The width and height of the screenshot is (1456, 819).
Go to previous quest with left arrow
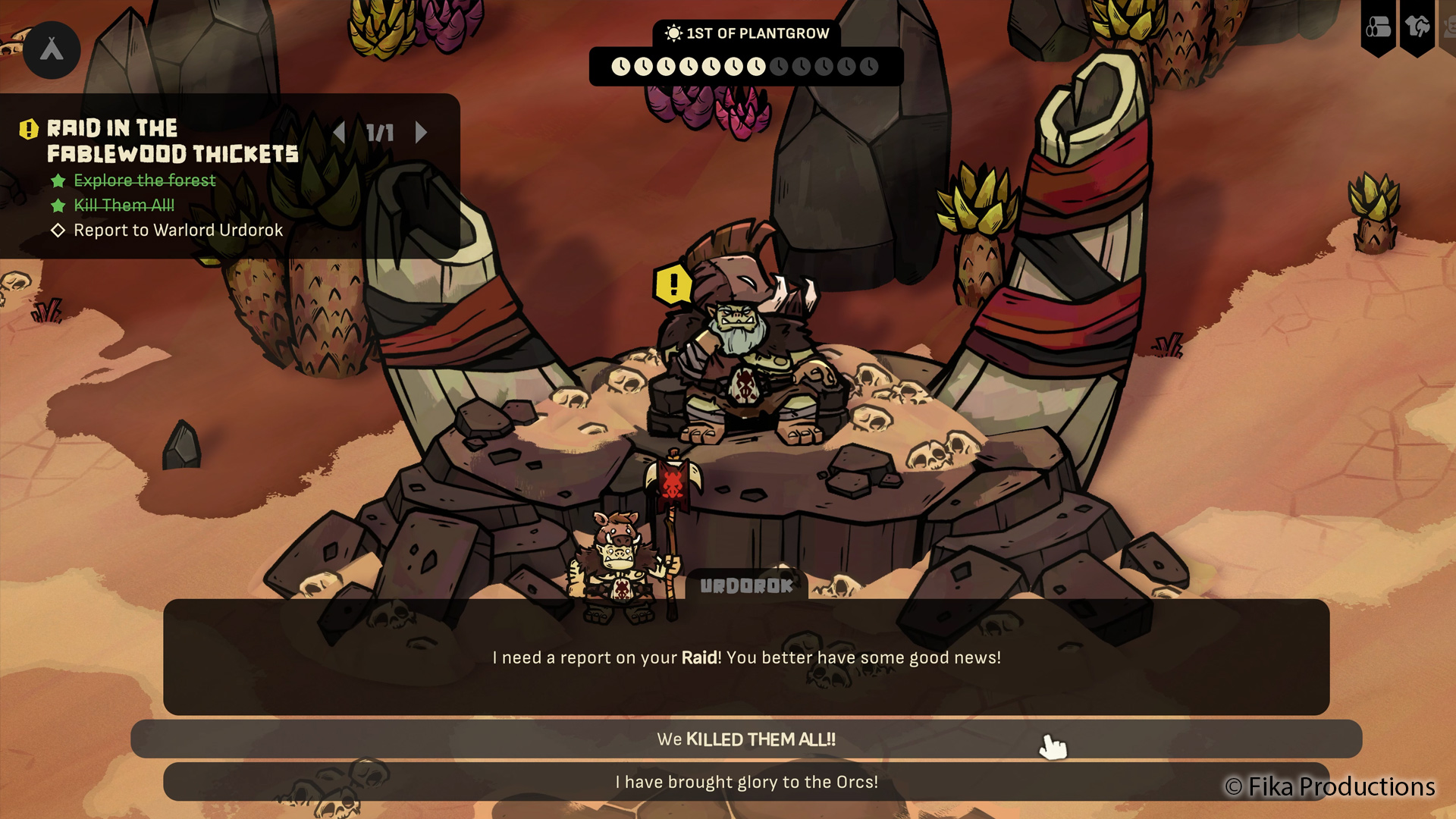pyautogui.click(x=339, y=133)
